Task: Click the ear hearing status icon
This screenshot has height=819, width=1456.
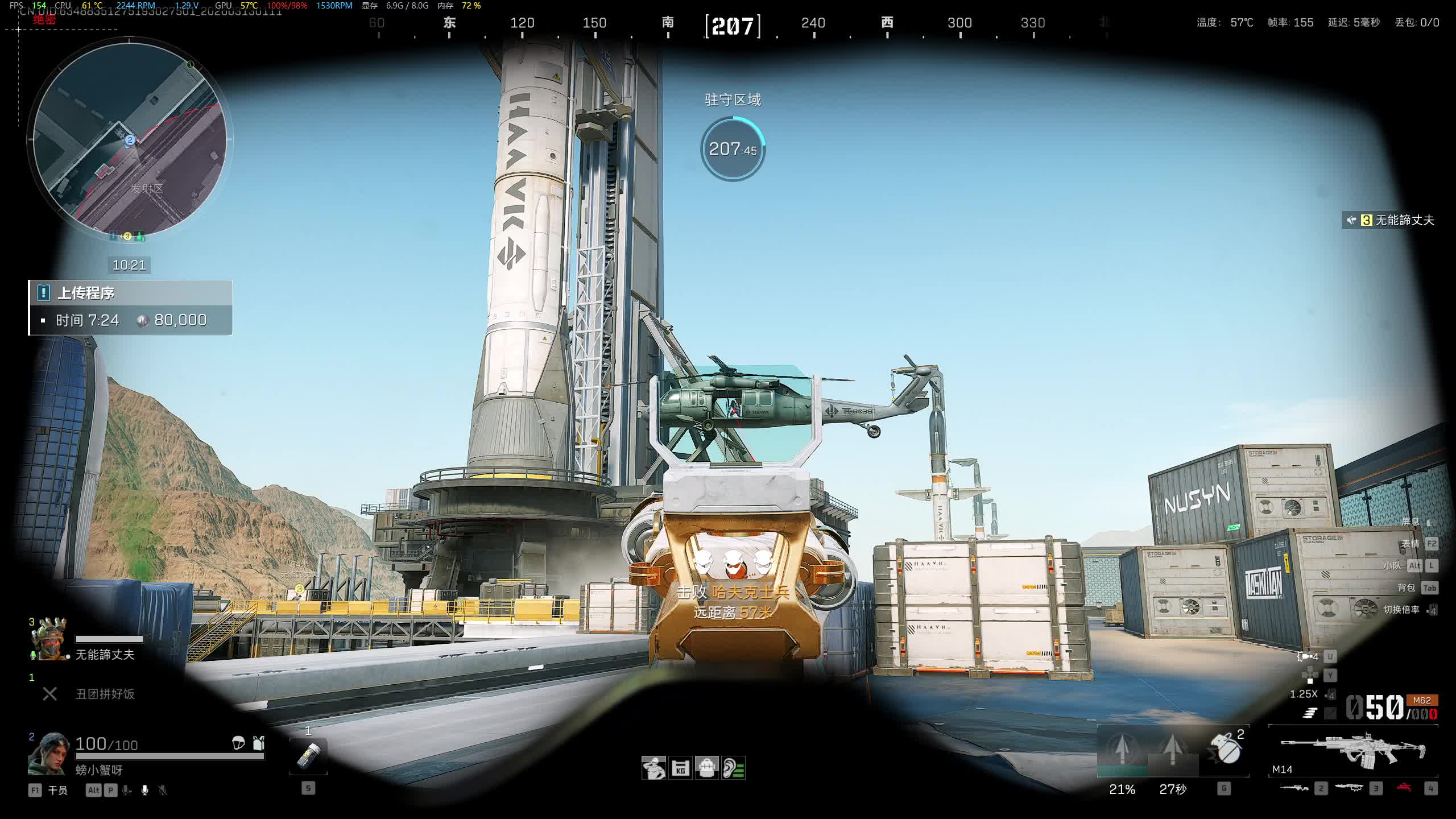Action: click(734, 768)
